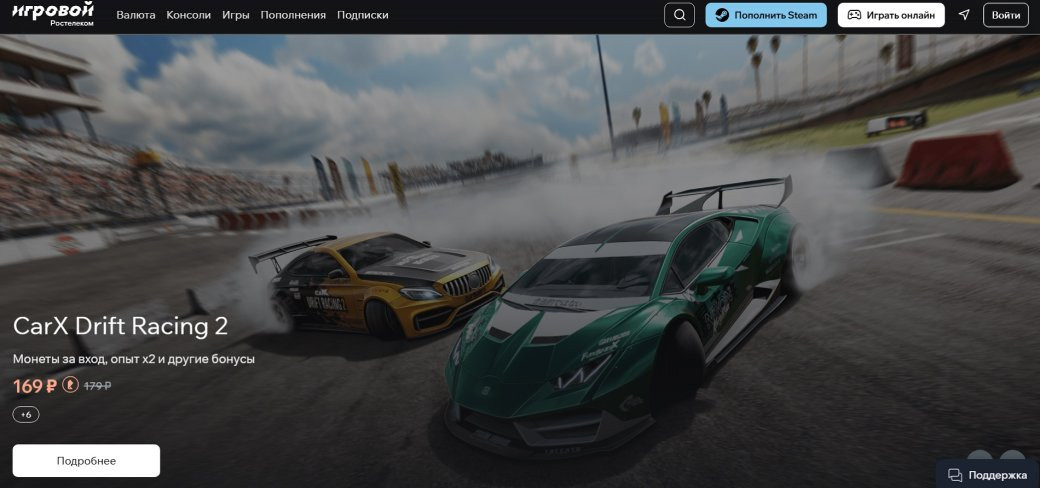Open the Валюта section

coord(136,15)
